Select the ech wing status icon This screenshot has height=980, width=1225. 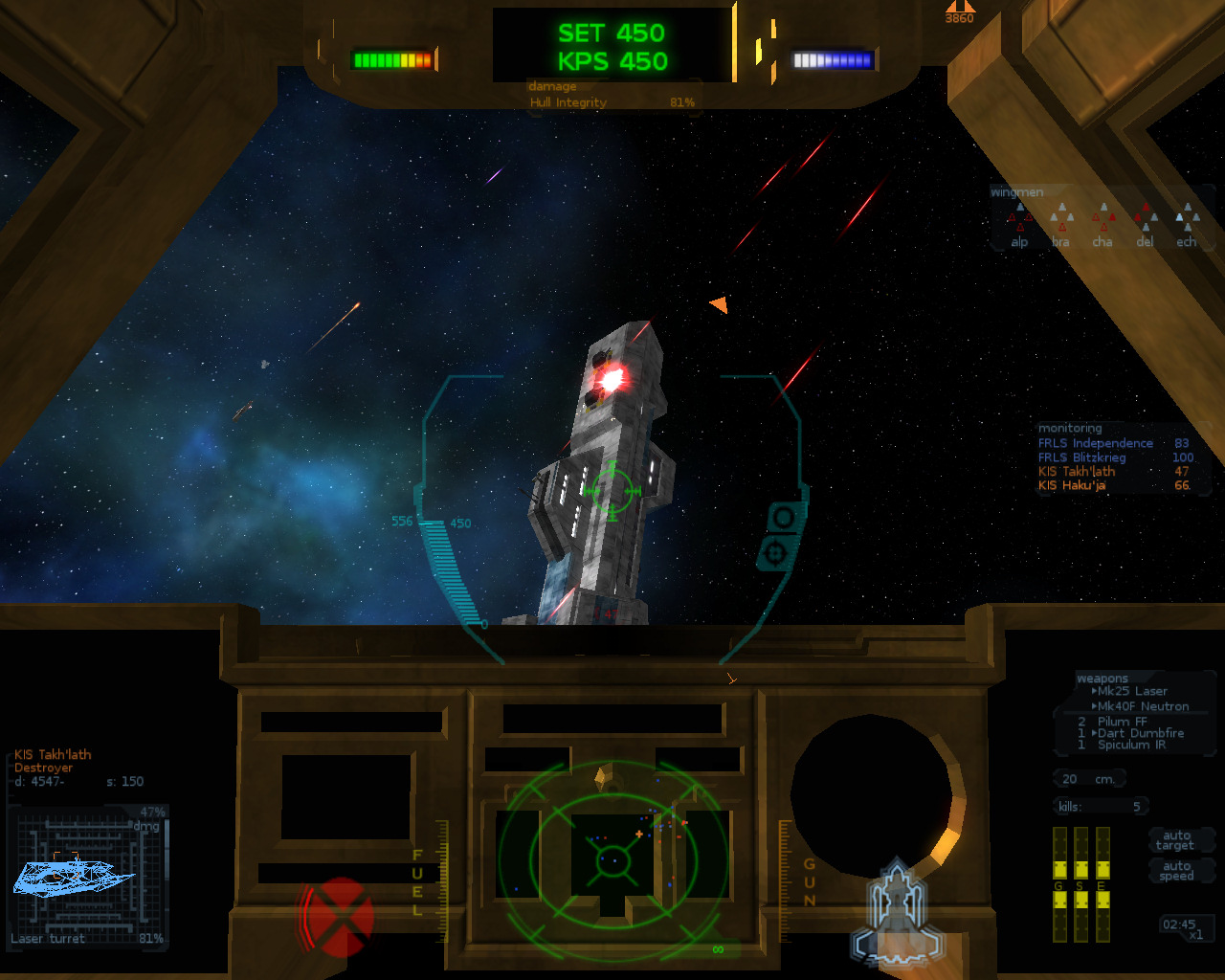(1187, 222)
